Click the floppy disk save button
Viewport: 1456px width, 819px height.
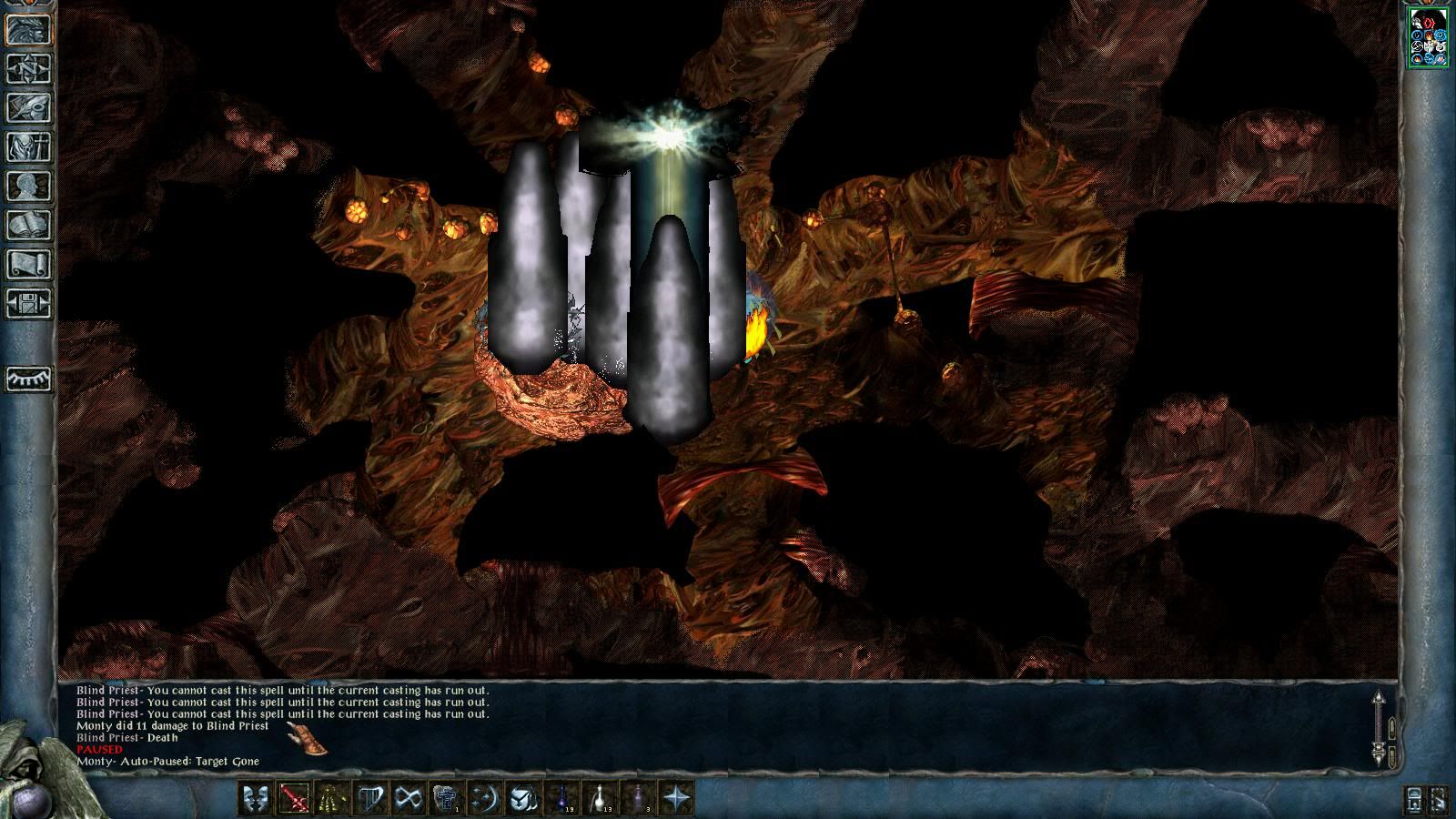(29, 303)
